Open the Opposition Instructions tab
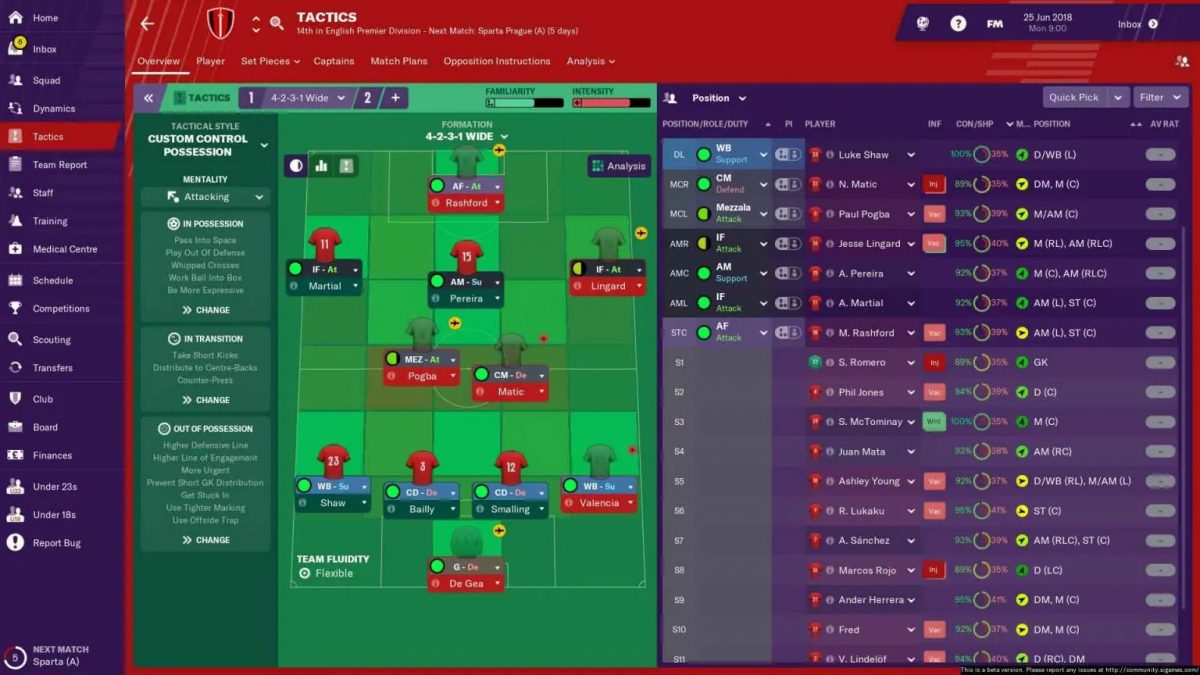 pyautogui.click(x=496, y=61)
